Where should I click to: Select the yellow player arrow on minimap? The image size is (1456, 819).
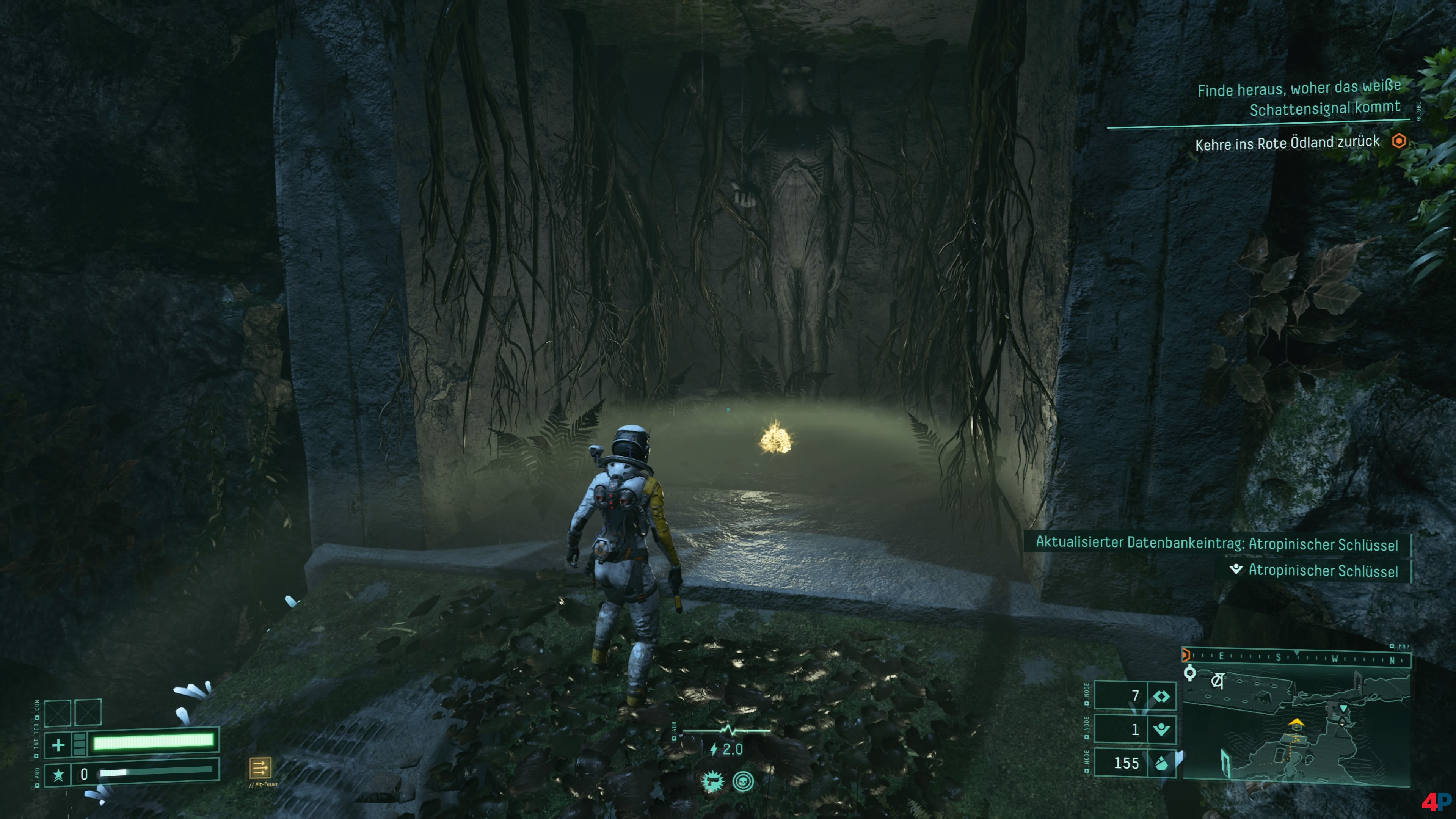tap(1296, 722)
